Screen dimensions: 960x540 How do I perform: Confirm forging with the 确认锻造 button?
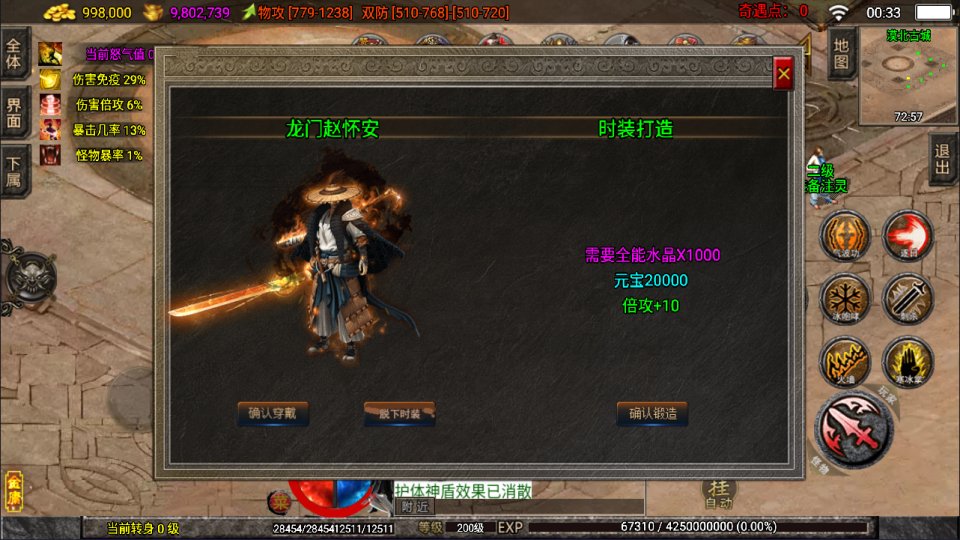pyautogui.click(x=652, y=413)
